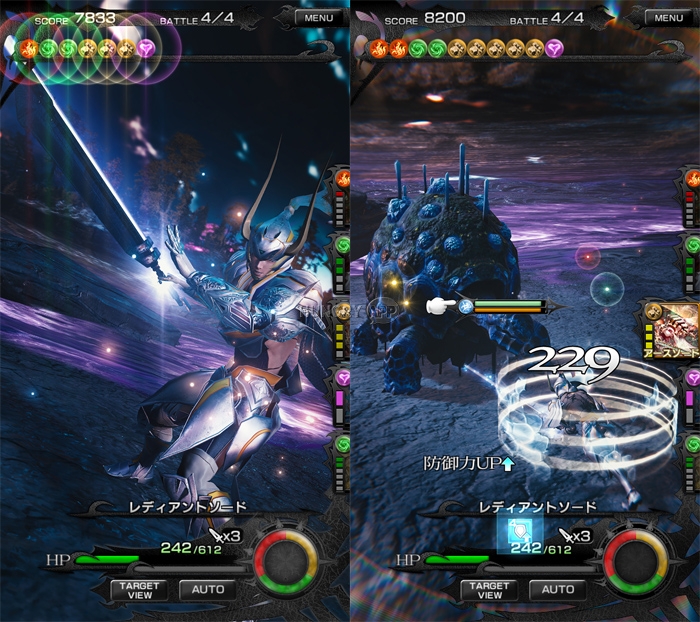This screenshot has height=622, width=700.
Task: Enable AUTO battle on the score 7833 screen
Action: [208, 590]
